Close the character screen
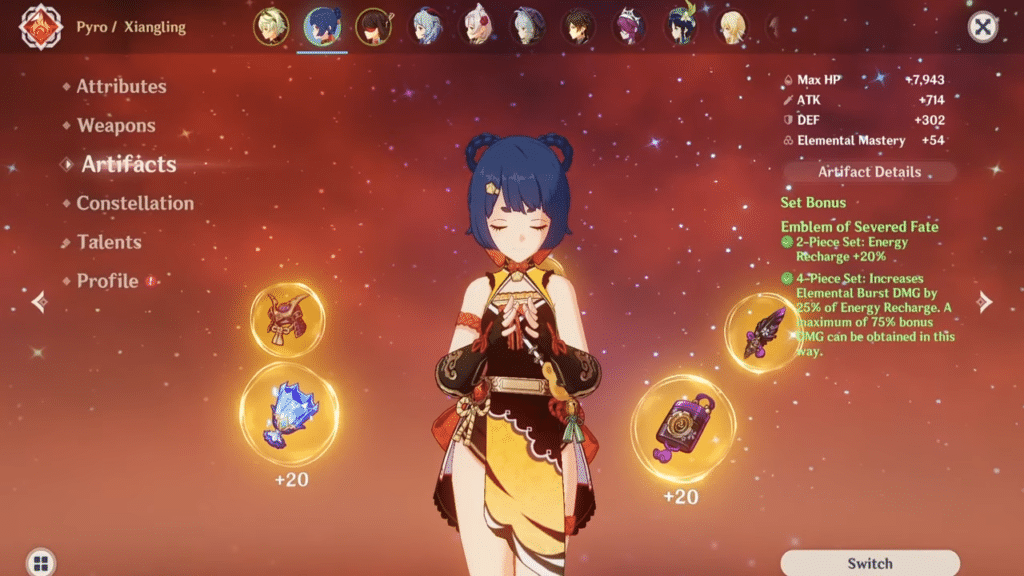1024x576 pixels. pyautogui.click(x=983, y=27)
